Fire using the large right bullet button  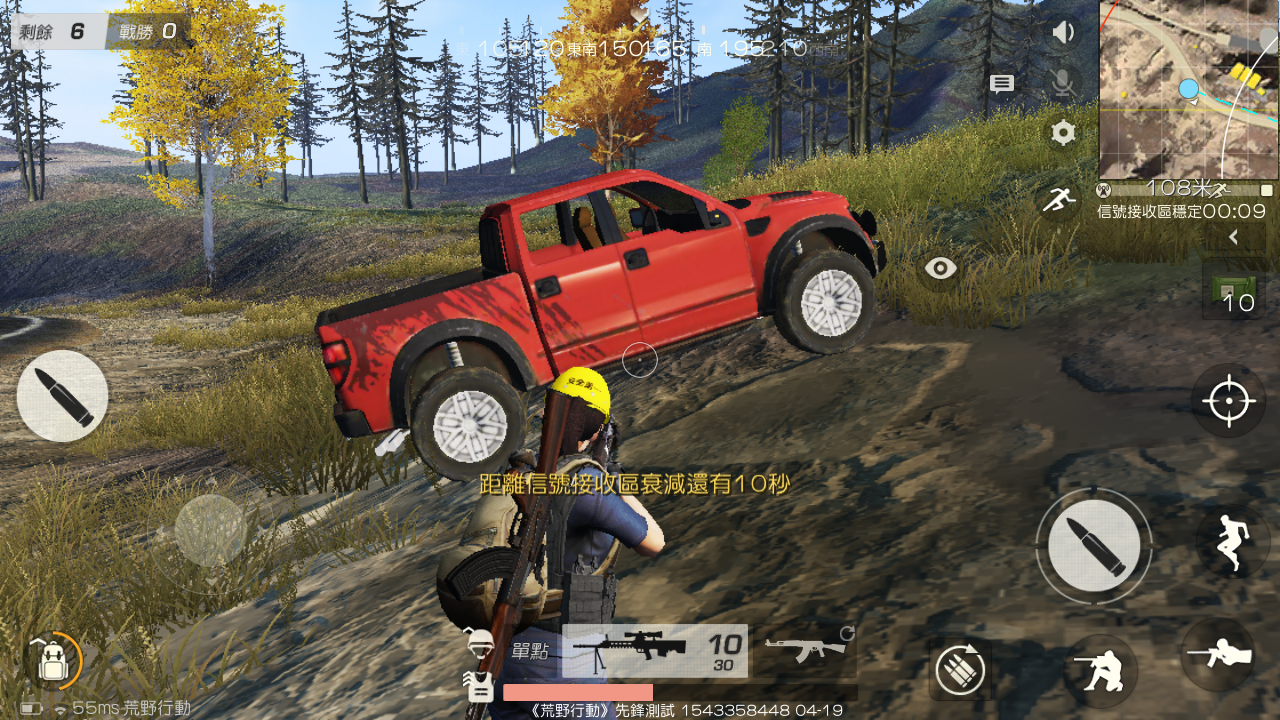coord(1094,545)
